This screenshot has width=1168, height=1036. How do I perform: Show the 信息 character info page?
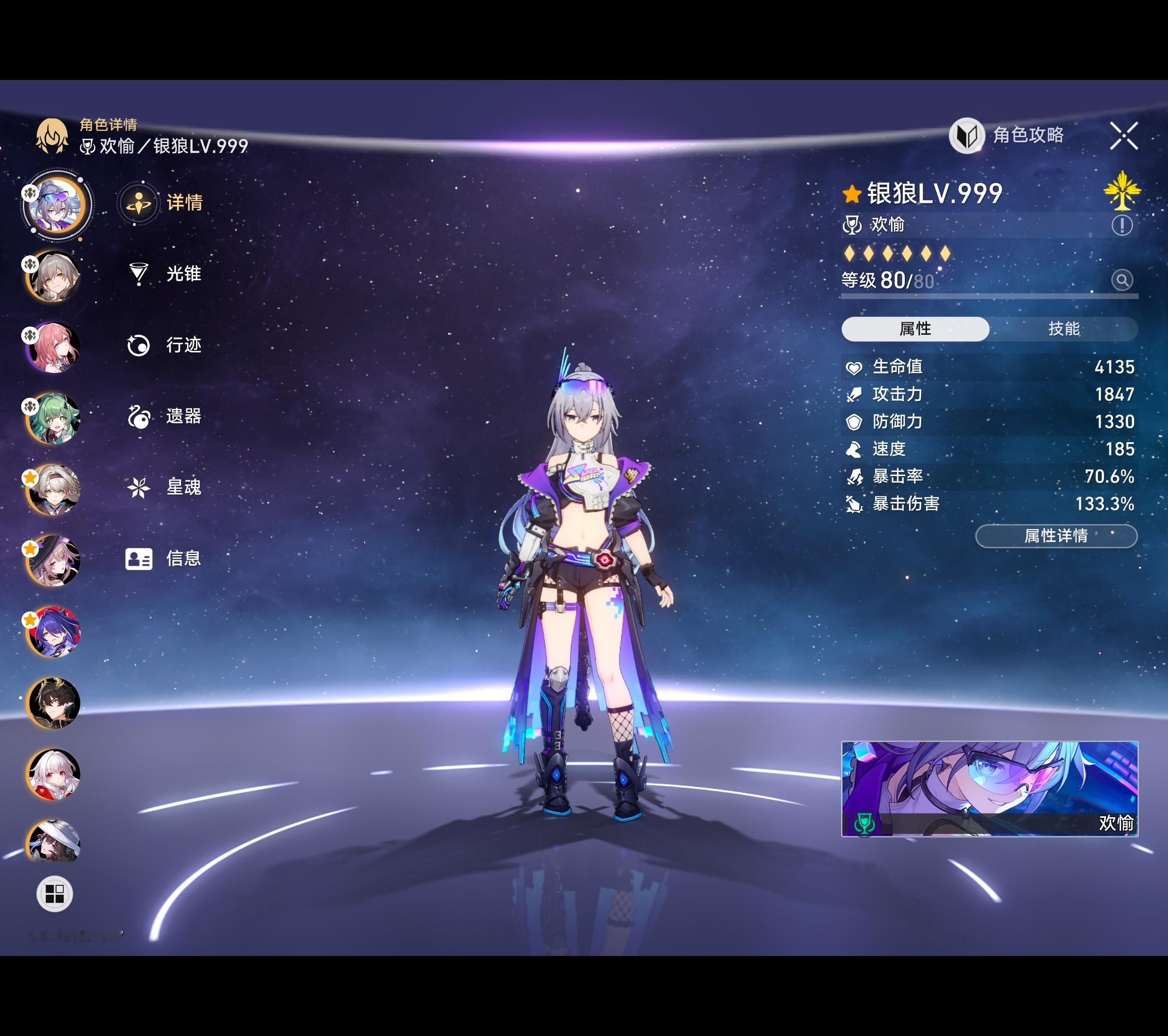coord(183,558)
